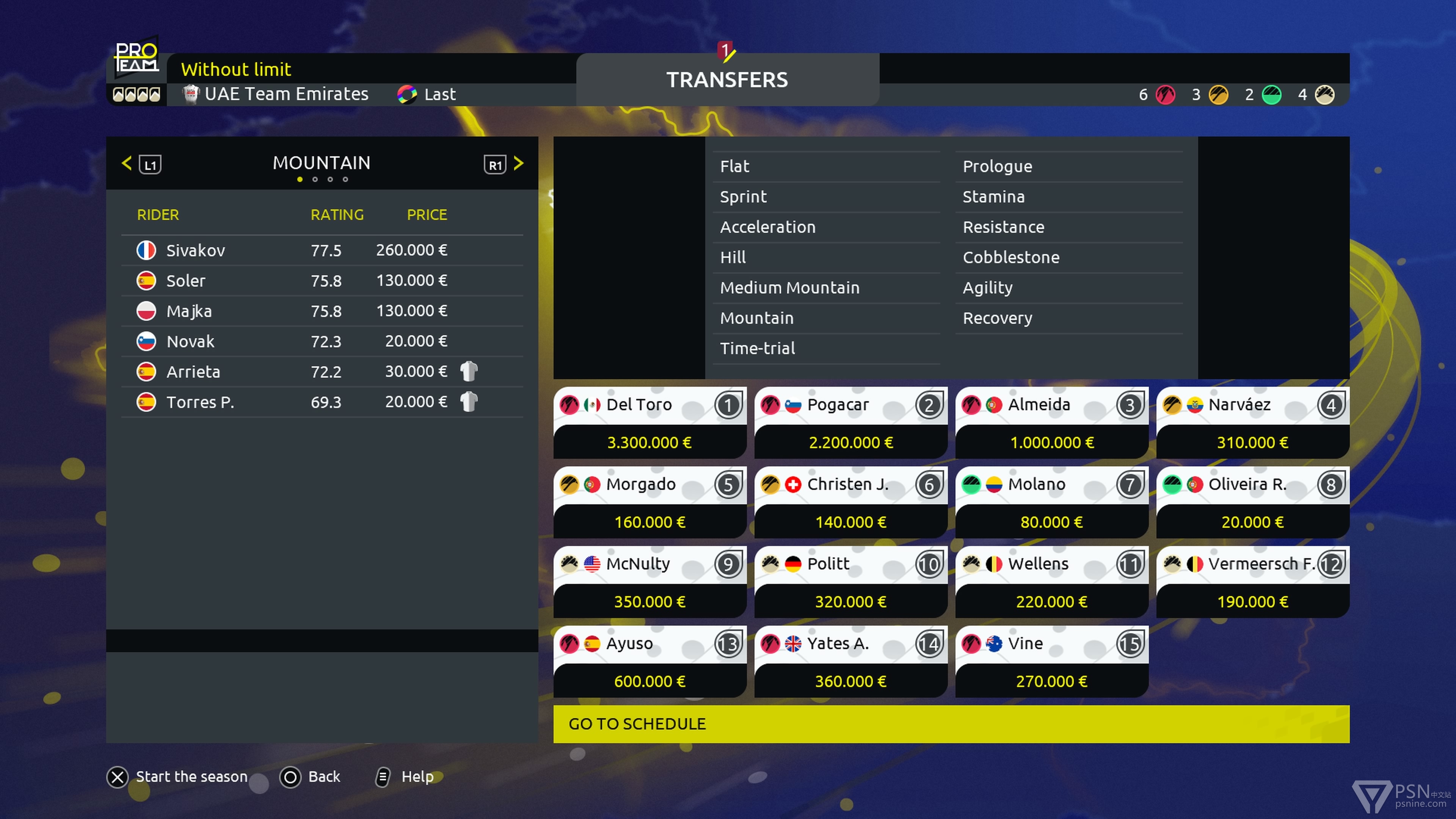Screen dimensions: 1456x819
Task: Select the Narváez team slot
Action: tap(1252, 423)
